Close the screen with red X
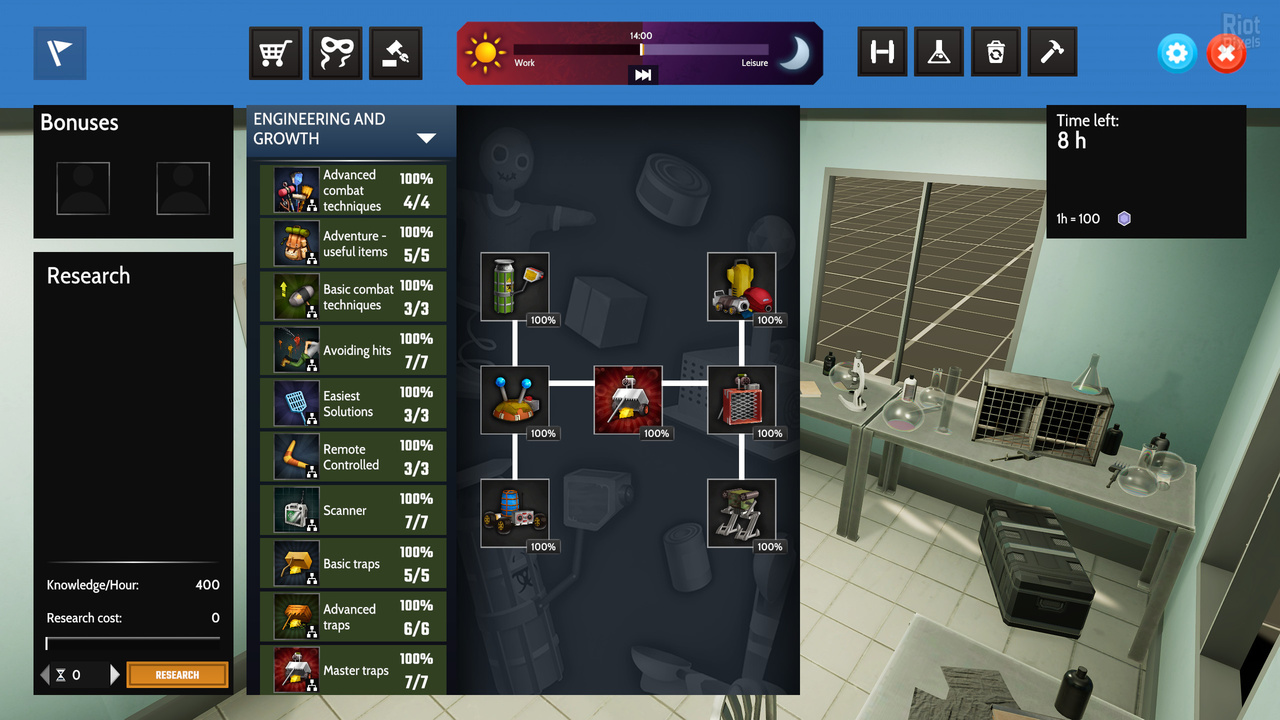 1226,53
